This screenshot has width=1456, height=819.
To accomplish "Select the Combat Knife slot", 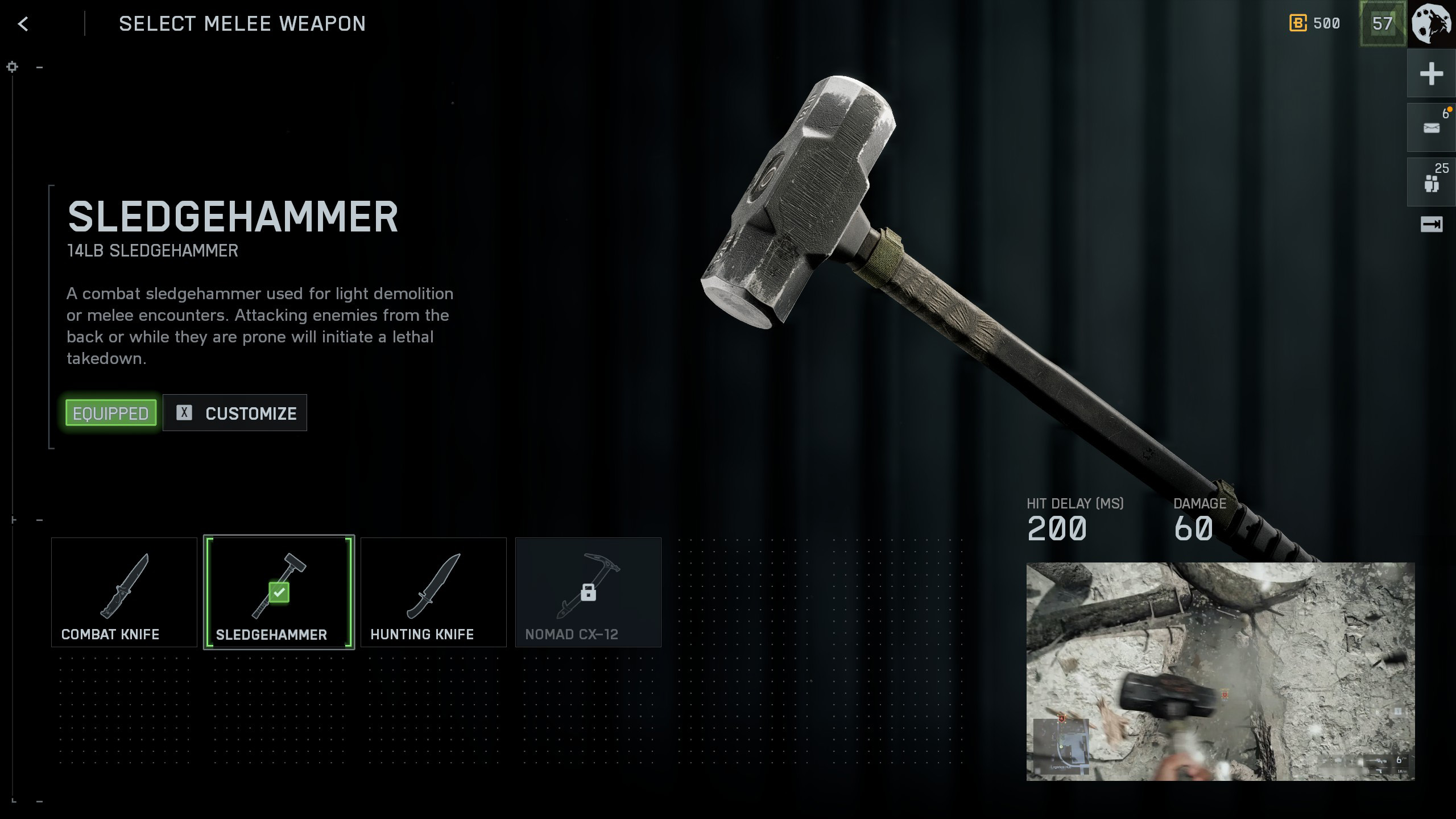I will pos(124,592).
